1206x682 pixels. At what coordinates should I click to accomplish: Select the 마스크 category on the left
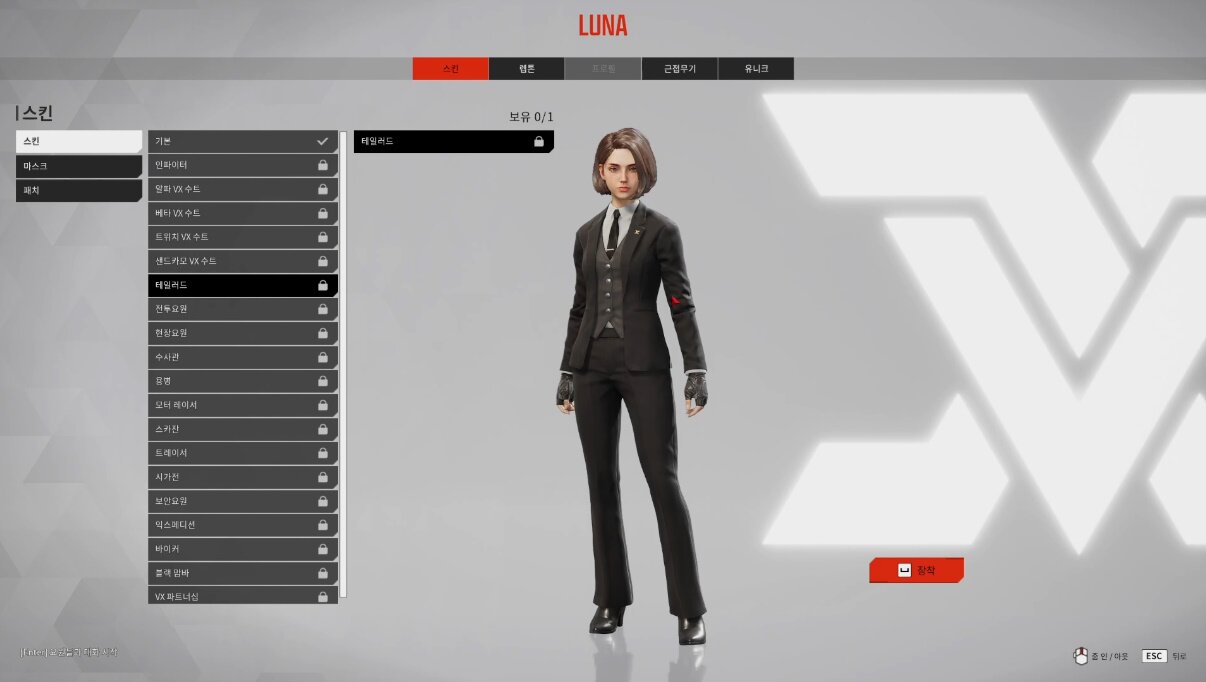[79, 166]
